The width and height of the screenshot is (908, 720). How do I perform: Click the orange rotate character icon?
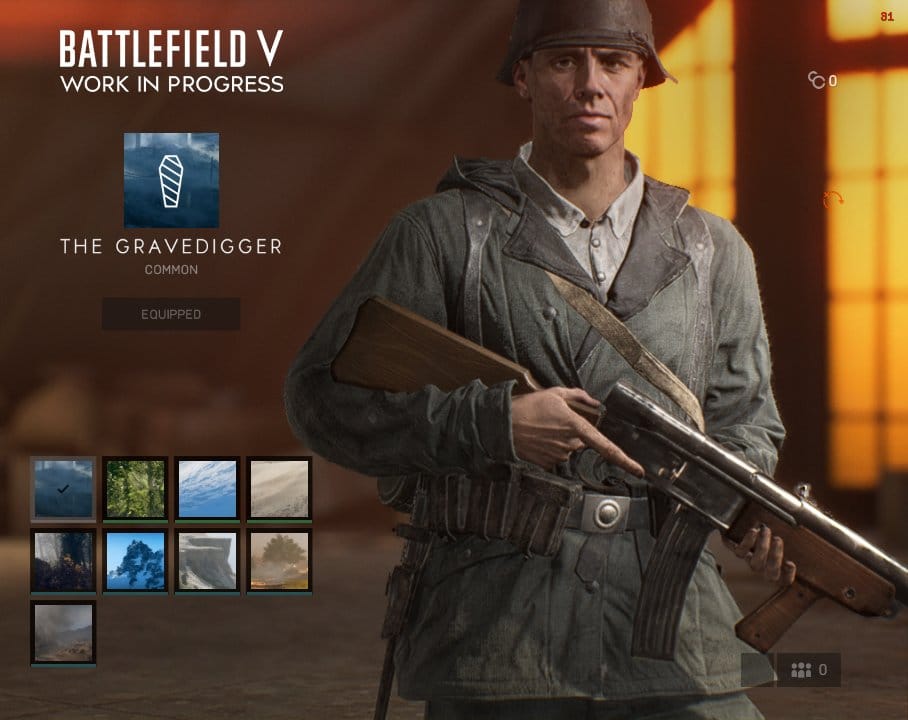[833, 200]
